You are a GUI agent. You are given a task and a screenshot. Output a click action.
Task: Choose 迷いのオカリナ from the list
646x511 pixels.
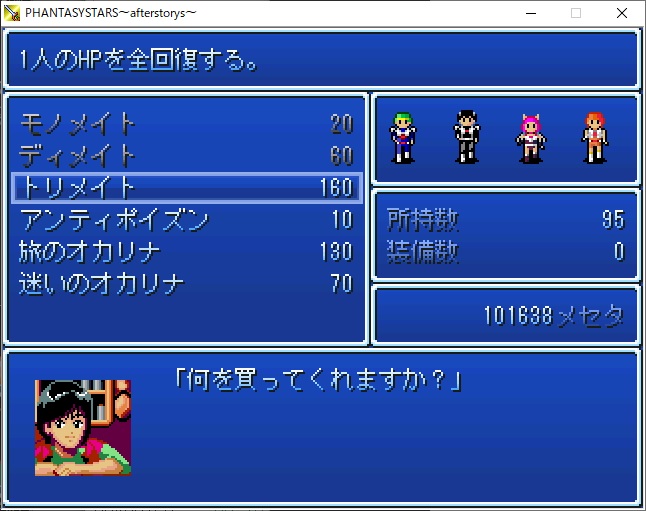pyautogui.click(x=185, y=283)
